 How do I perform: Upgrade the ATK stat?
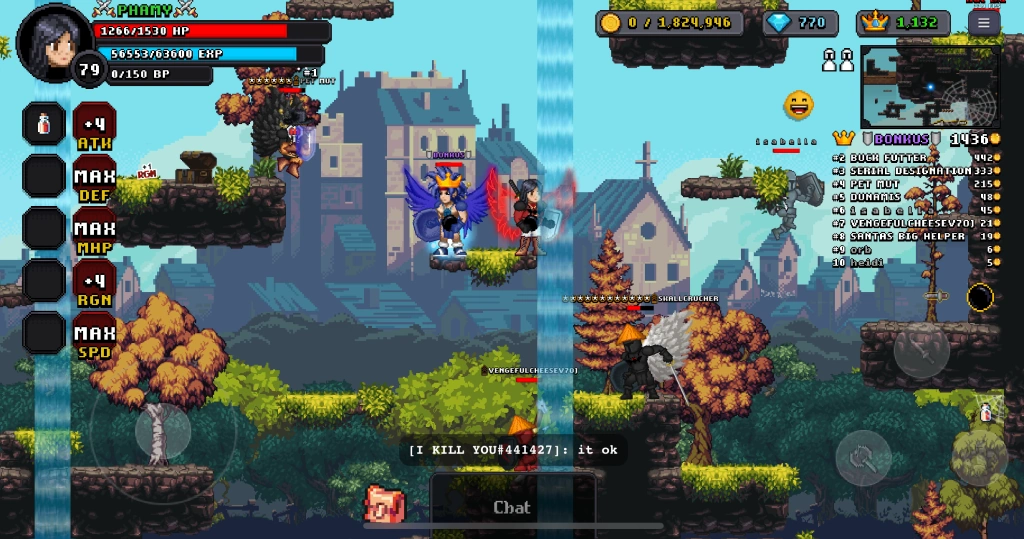pos(95,126)
